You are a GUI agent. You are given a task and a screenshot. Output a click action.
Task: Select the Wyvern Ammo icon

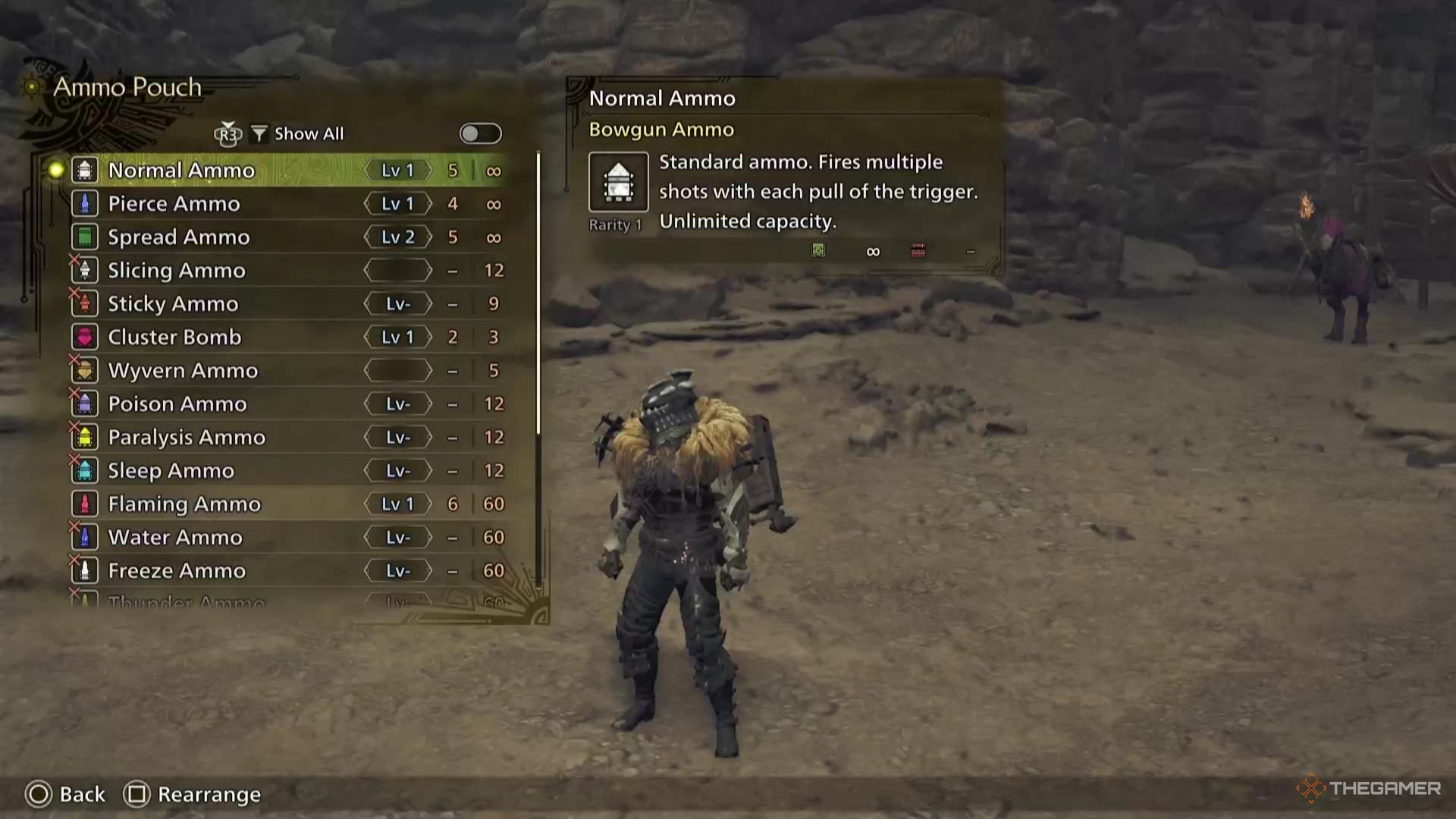[83, 370]
